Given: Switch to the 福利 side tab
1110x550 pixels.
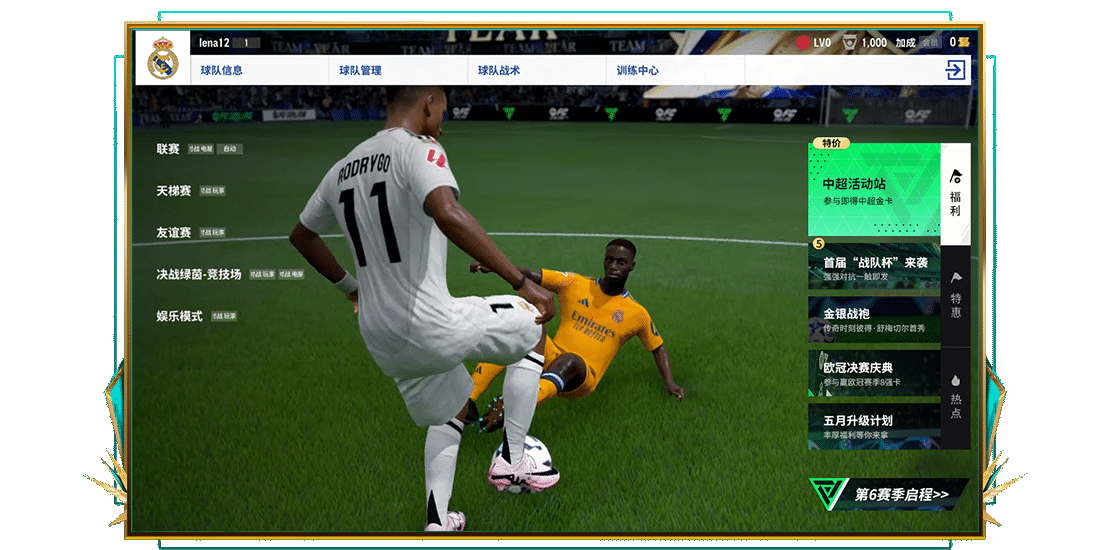Looking at the screenshot, I should [x=956, y=194].
